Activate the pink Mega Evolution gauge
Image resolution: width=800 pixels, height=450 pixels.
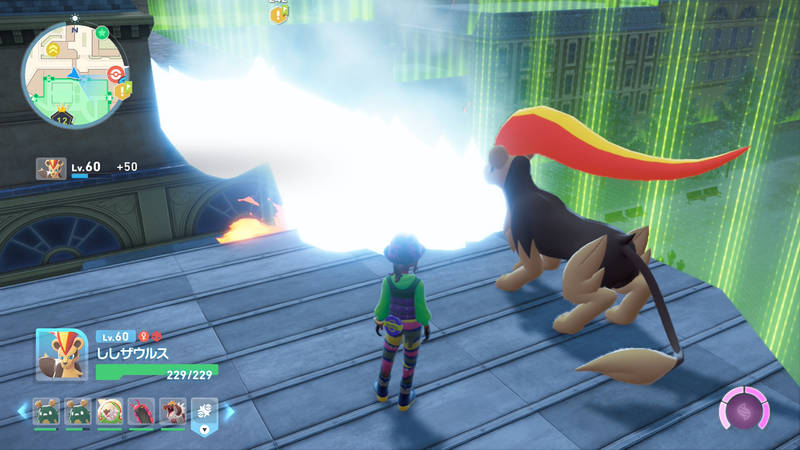[743, 411]
